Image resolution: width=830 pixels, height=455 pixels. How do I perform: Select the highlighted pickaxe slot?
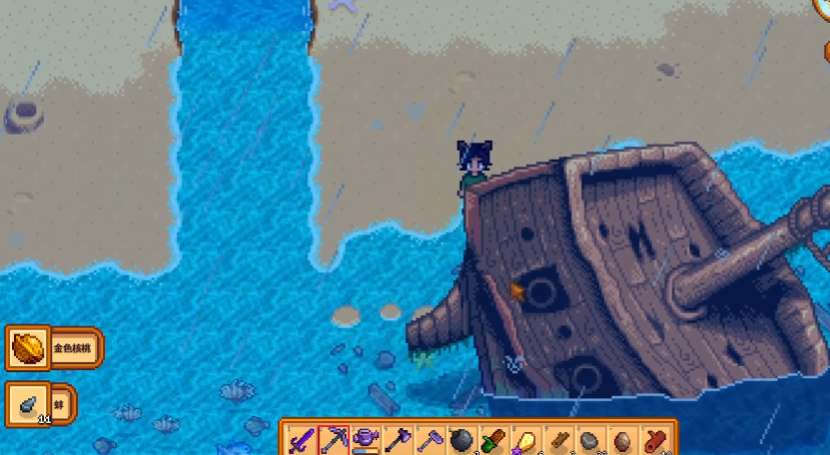pos(334,440)
